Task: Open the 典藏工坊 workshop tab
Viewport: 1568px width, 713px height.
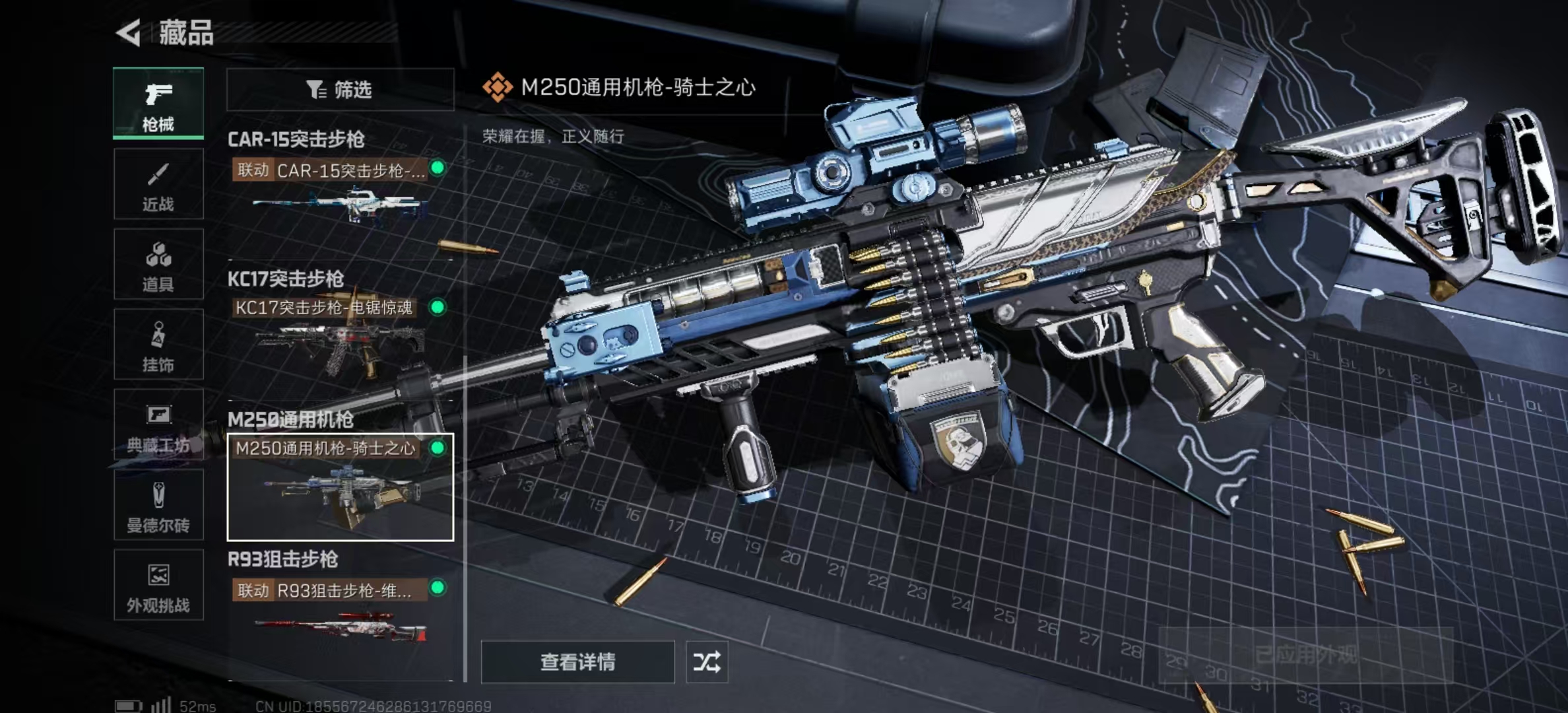Action: 158,425
